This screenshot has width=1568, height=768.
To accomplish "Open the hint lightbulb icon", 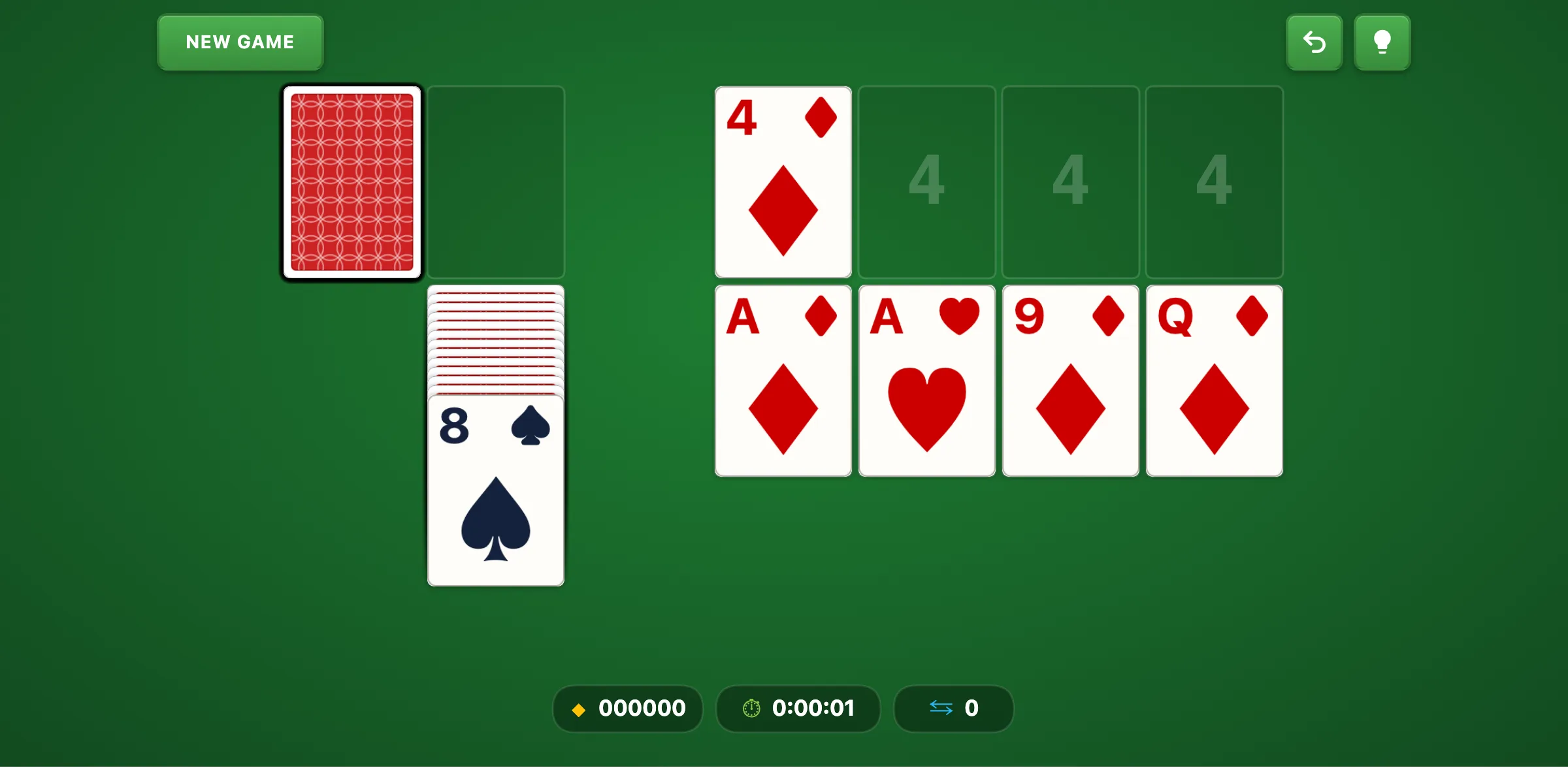I will click(x=1382, y=42).
